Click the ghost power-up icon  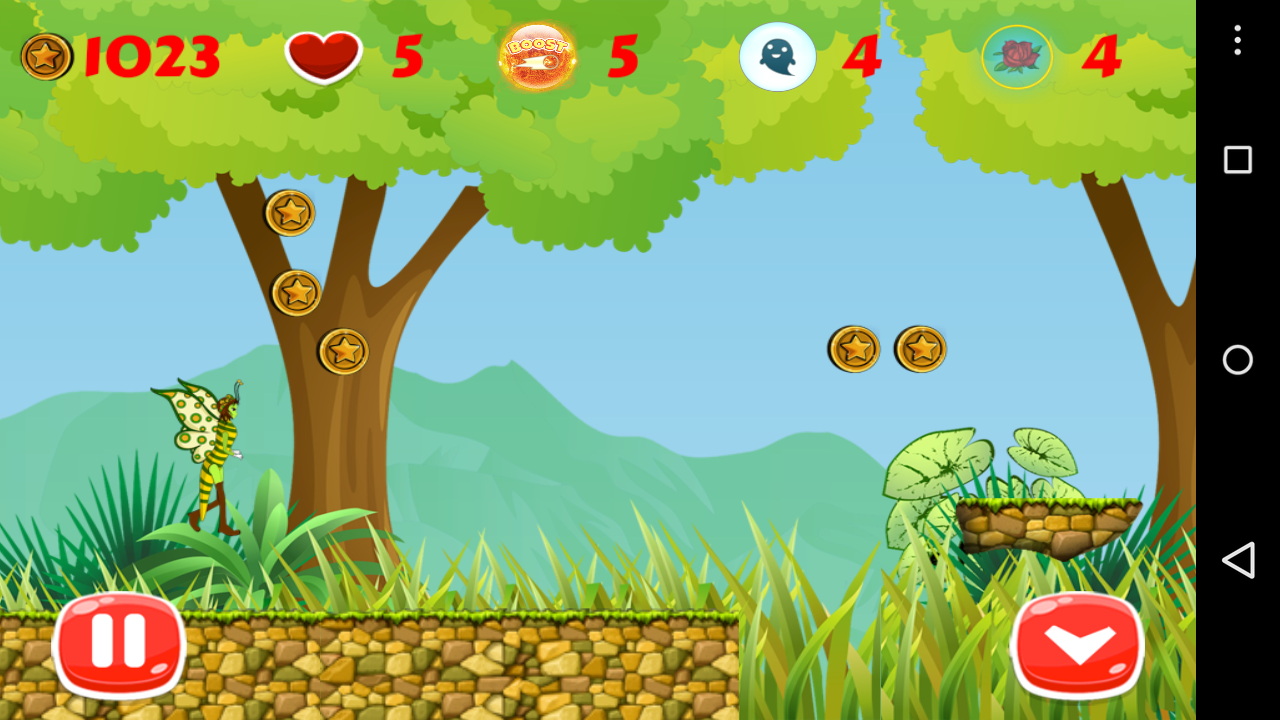(x=778, y=57)
